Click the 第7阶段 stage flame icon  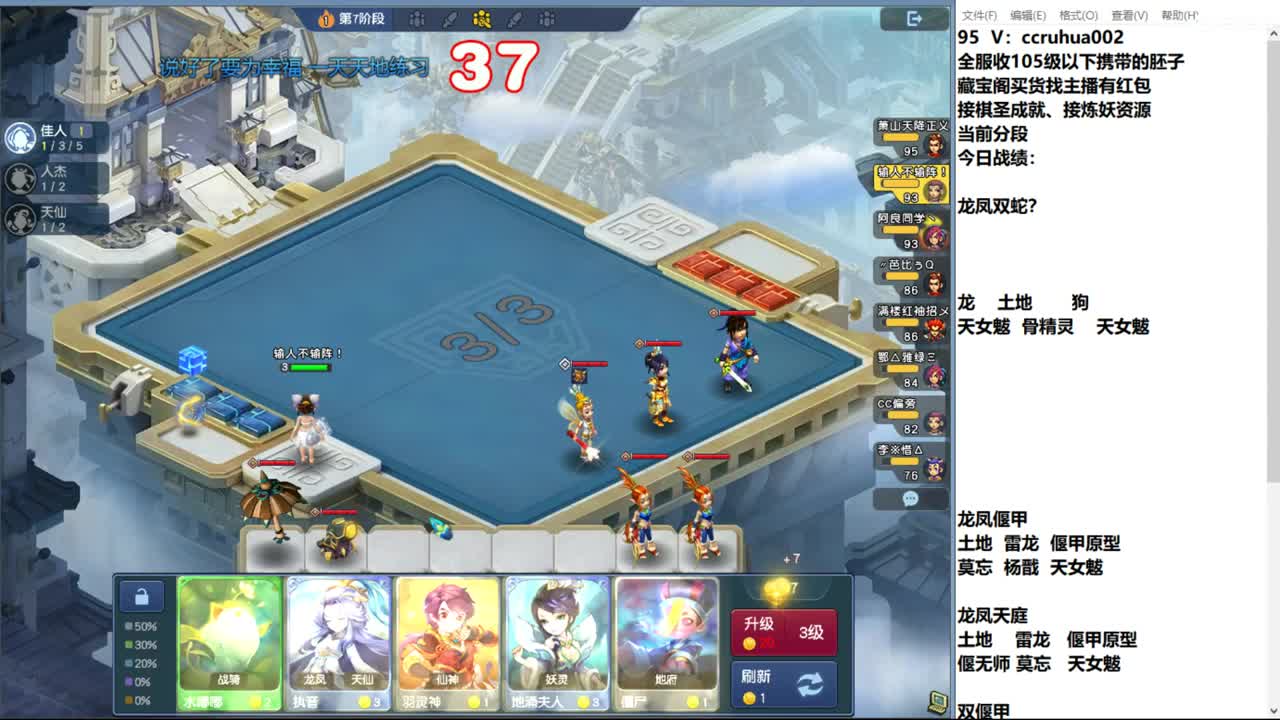pos(324,18)
